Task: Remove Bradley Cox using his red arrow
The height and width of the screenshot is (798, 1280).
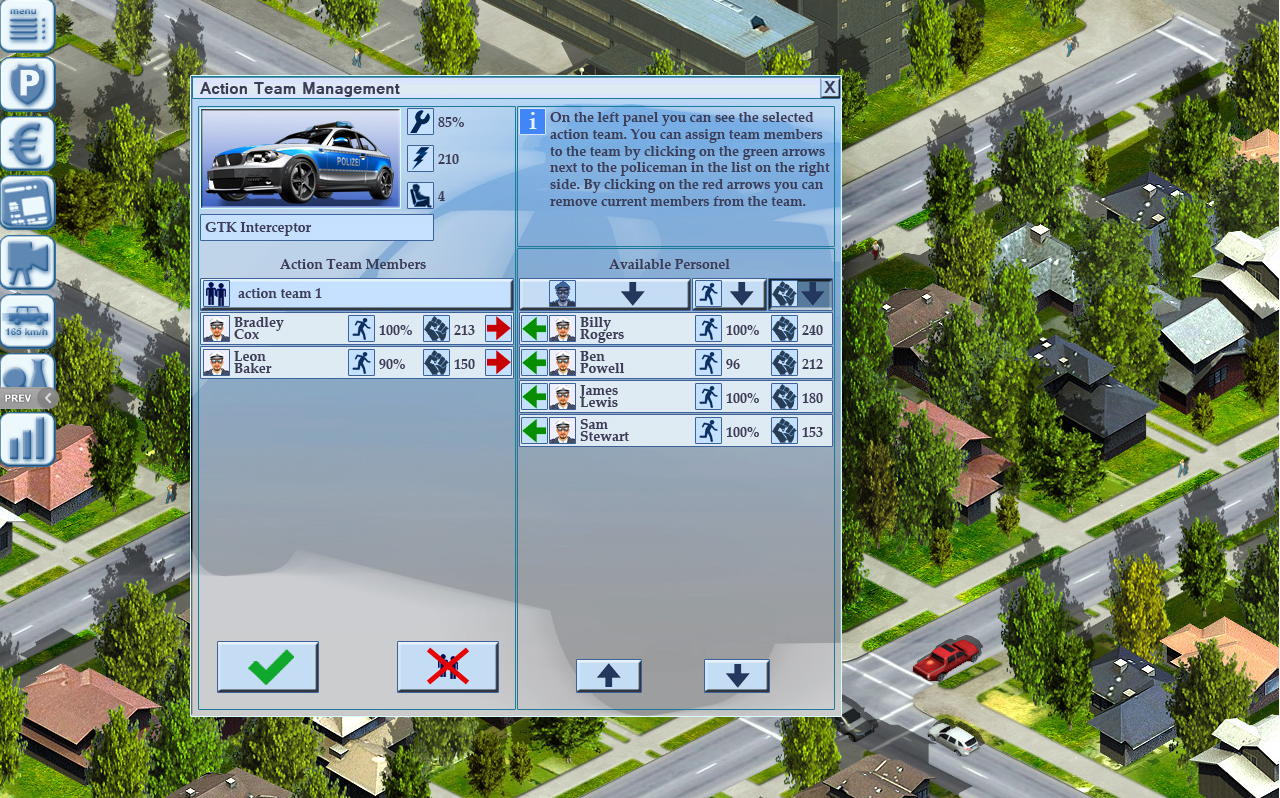Action: click(x=497, y=328)
